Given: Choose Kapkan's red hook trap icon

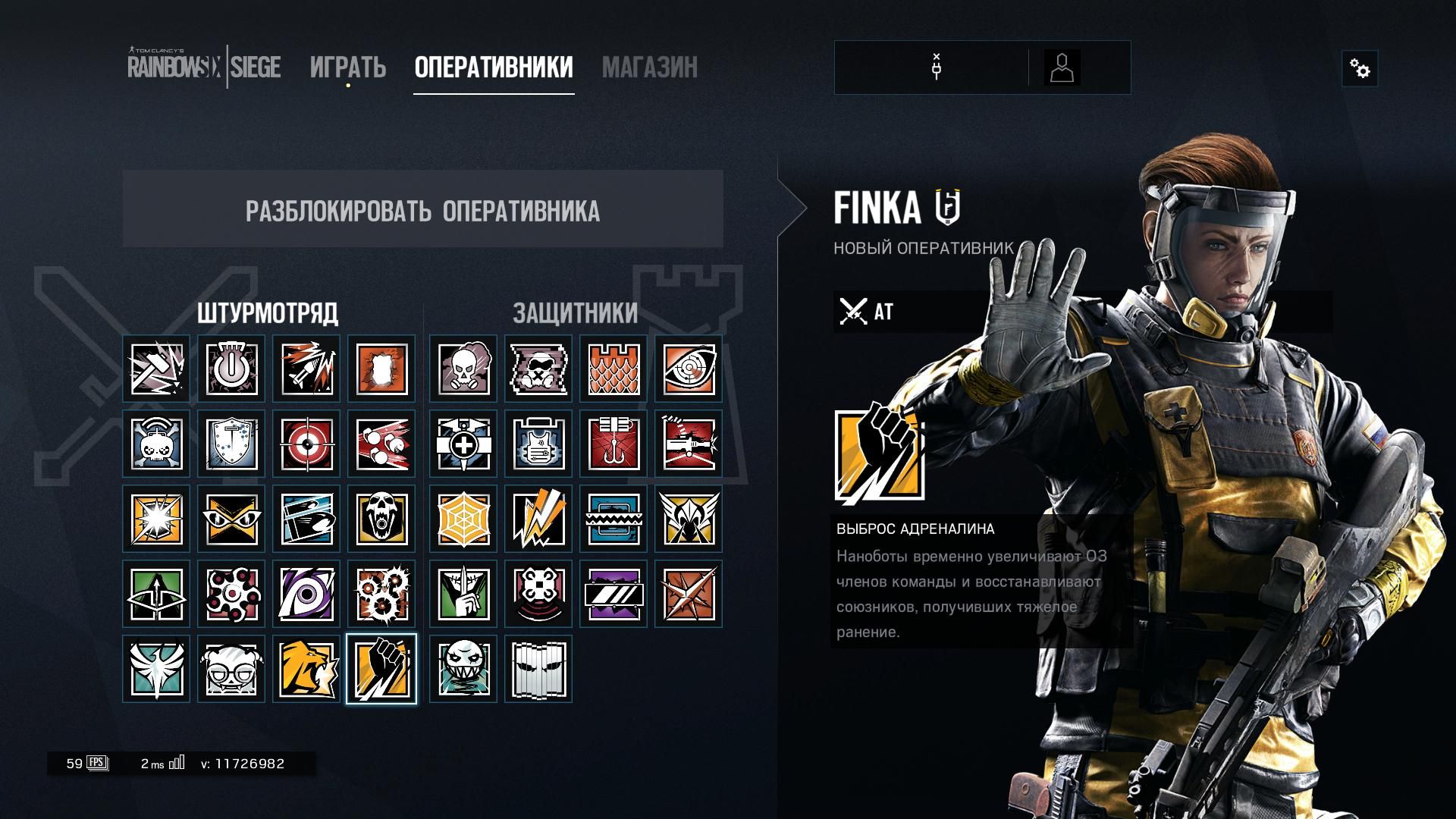Looking at the screenshot, I should pyautogui.click(x=613, y=444).
